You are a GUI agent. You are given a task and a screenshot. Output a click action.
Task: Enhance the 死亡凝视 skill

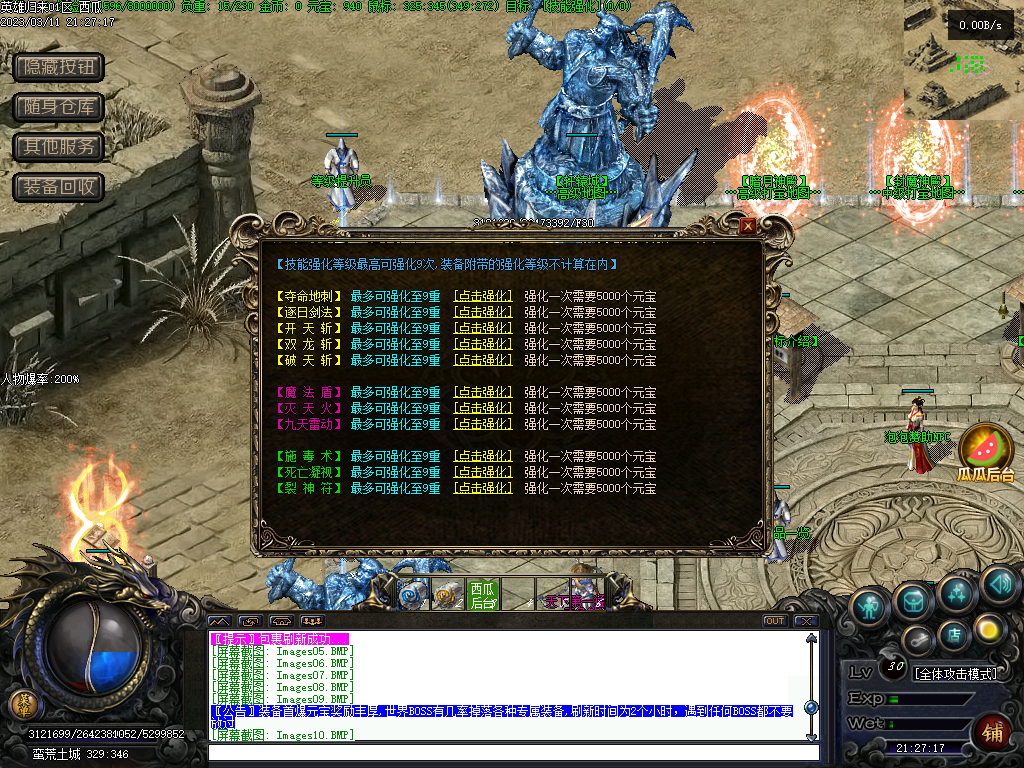click(x=483, y=472)
